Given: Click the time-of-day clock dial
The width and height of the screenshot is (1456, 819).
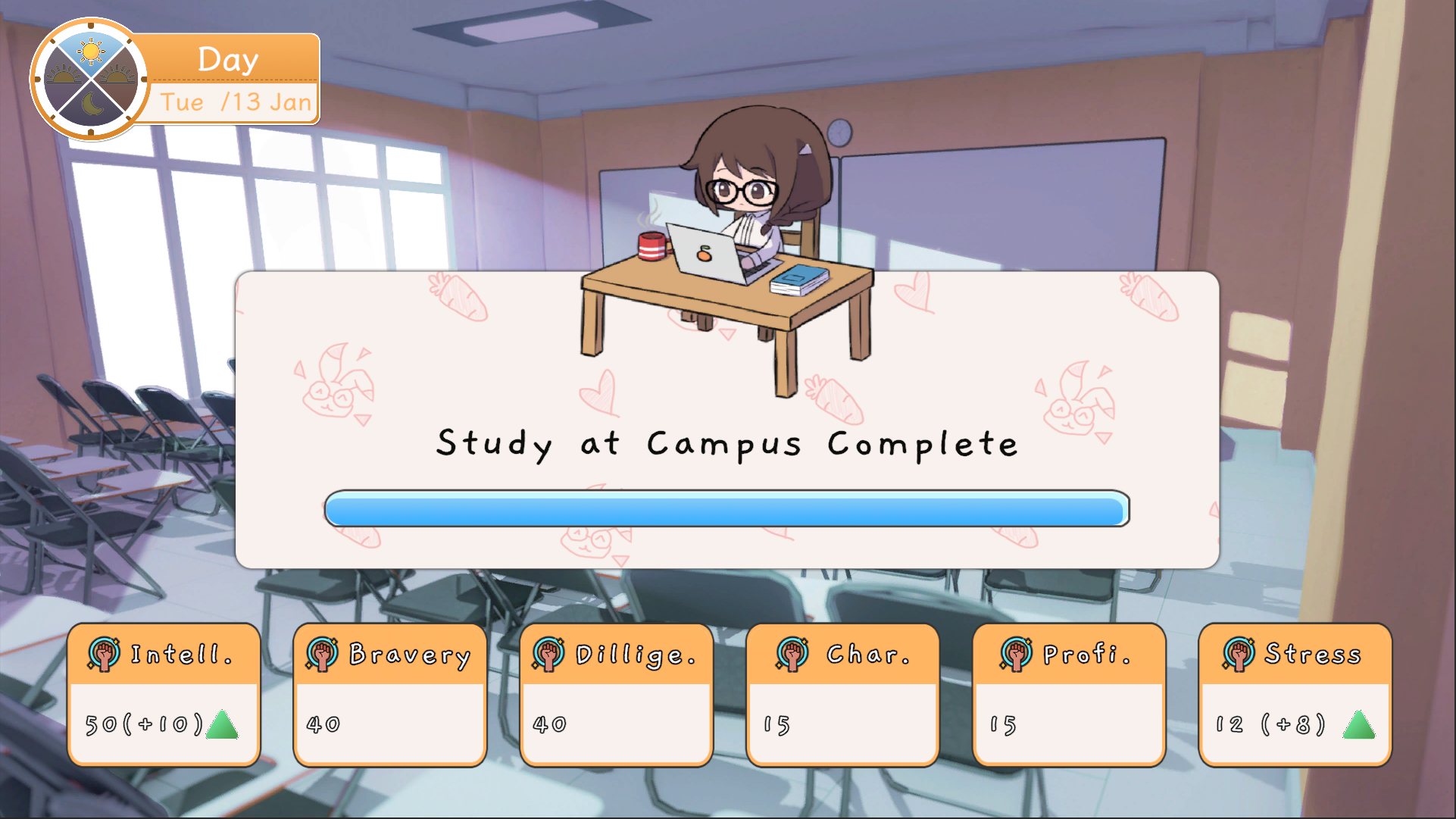Looking at the screenshot, I should [x=90, y=79].
